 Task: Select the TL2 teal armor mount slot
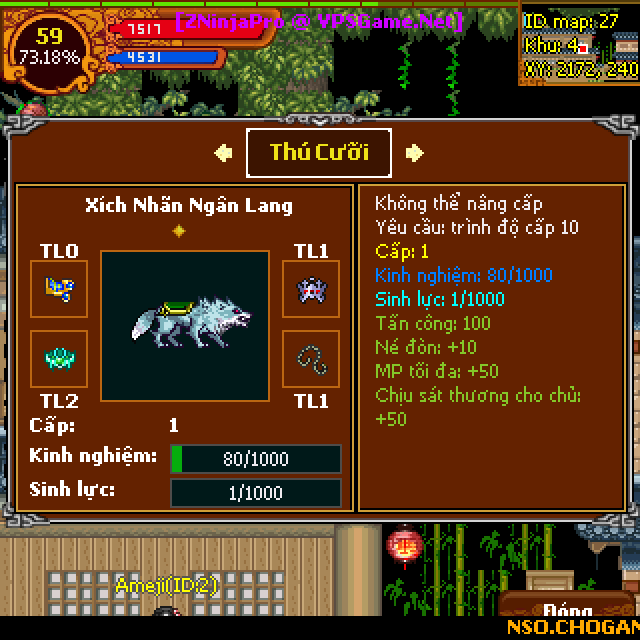point(59,359)
